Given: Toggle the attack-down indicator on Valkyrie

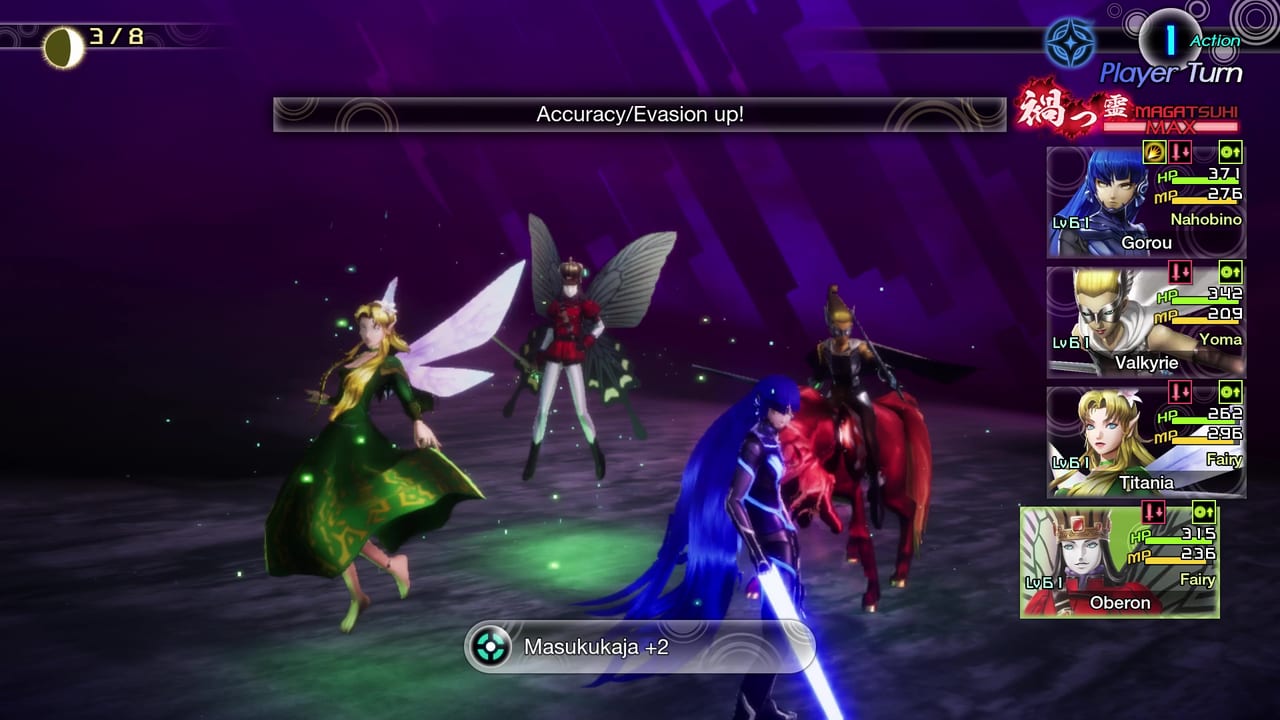Looking at the screenshot, I should [1182, 271].
